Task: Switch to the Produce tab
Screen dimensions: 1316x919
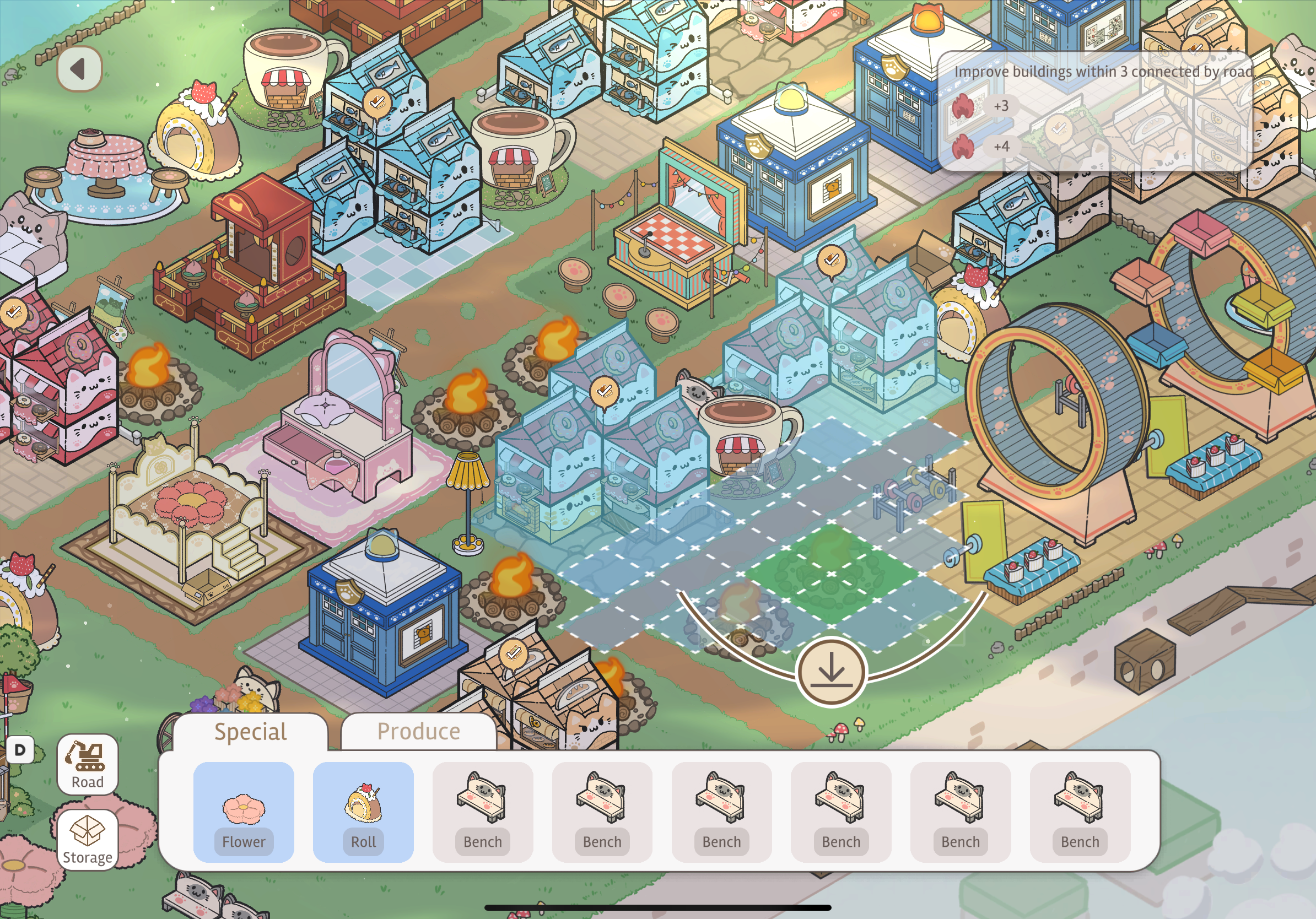Action: (x=418, y=732)
